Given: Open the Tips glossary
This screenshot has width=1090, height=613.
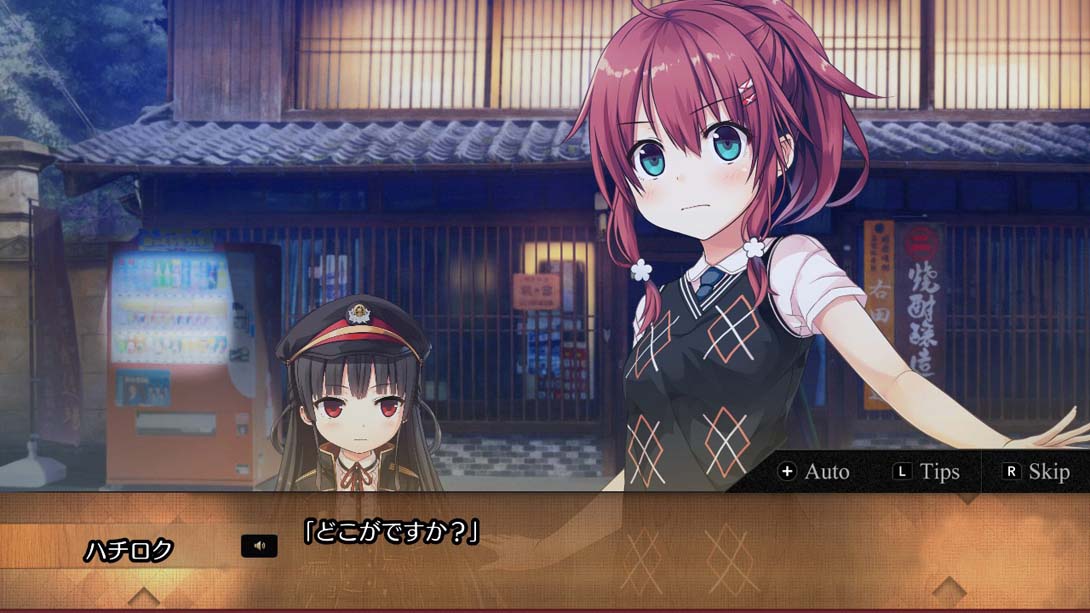Looking at the screenshot, I should tap(927, 471).
